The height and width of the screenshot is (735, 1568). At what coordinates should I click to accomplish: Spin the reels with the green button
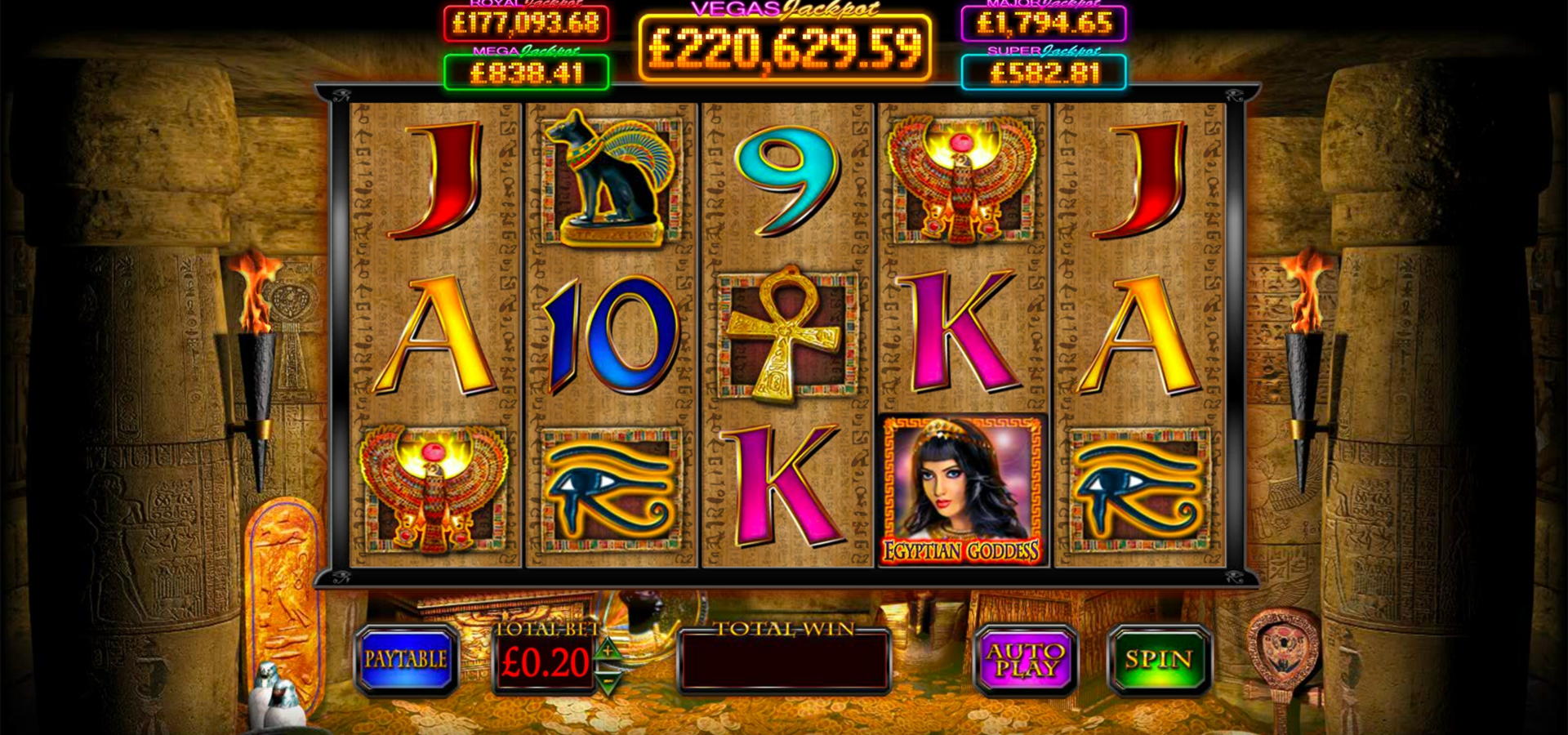[x=1158, y=660]
